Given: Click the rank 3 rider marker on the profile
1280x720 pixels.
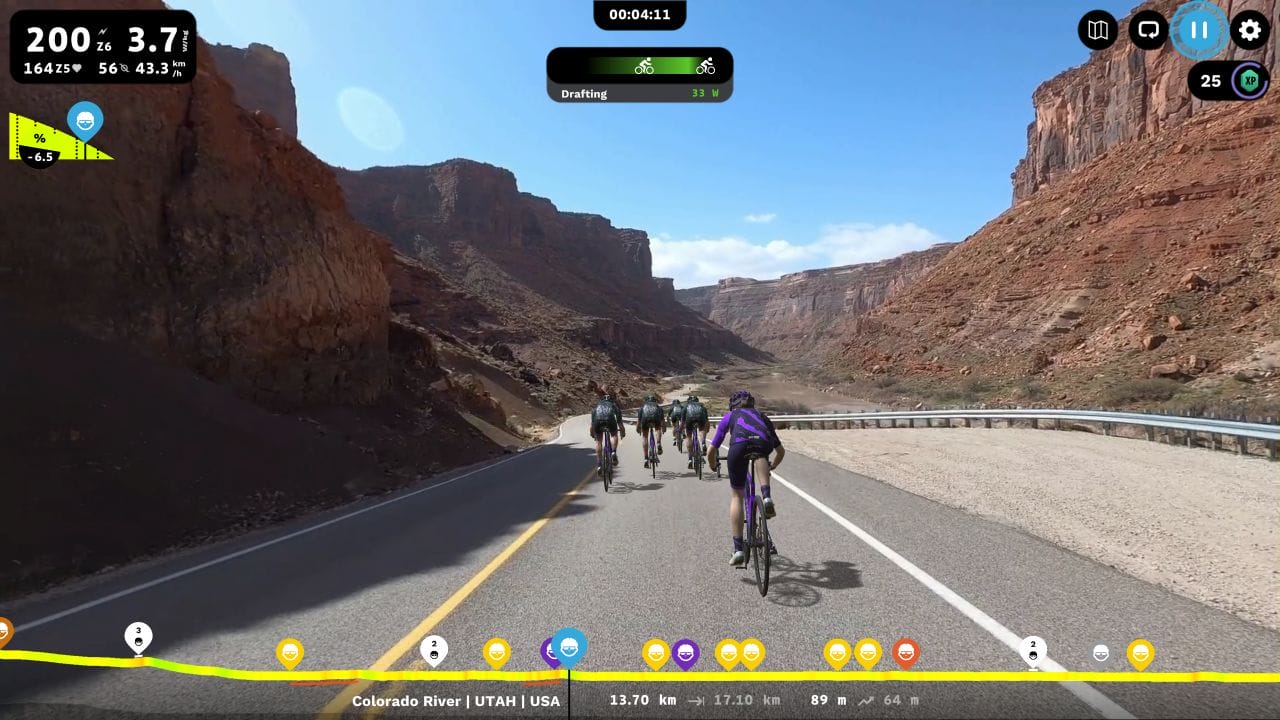Looking at the screenshot, I should pos(137,637).
